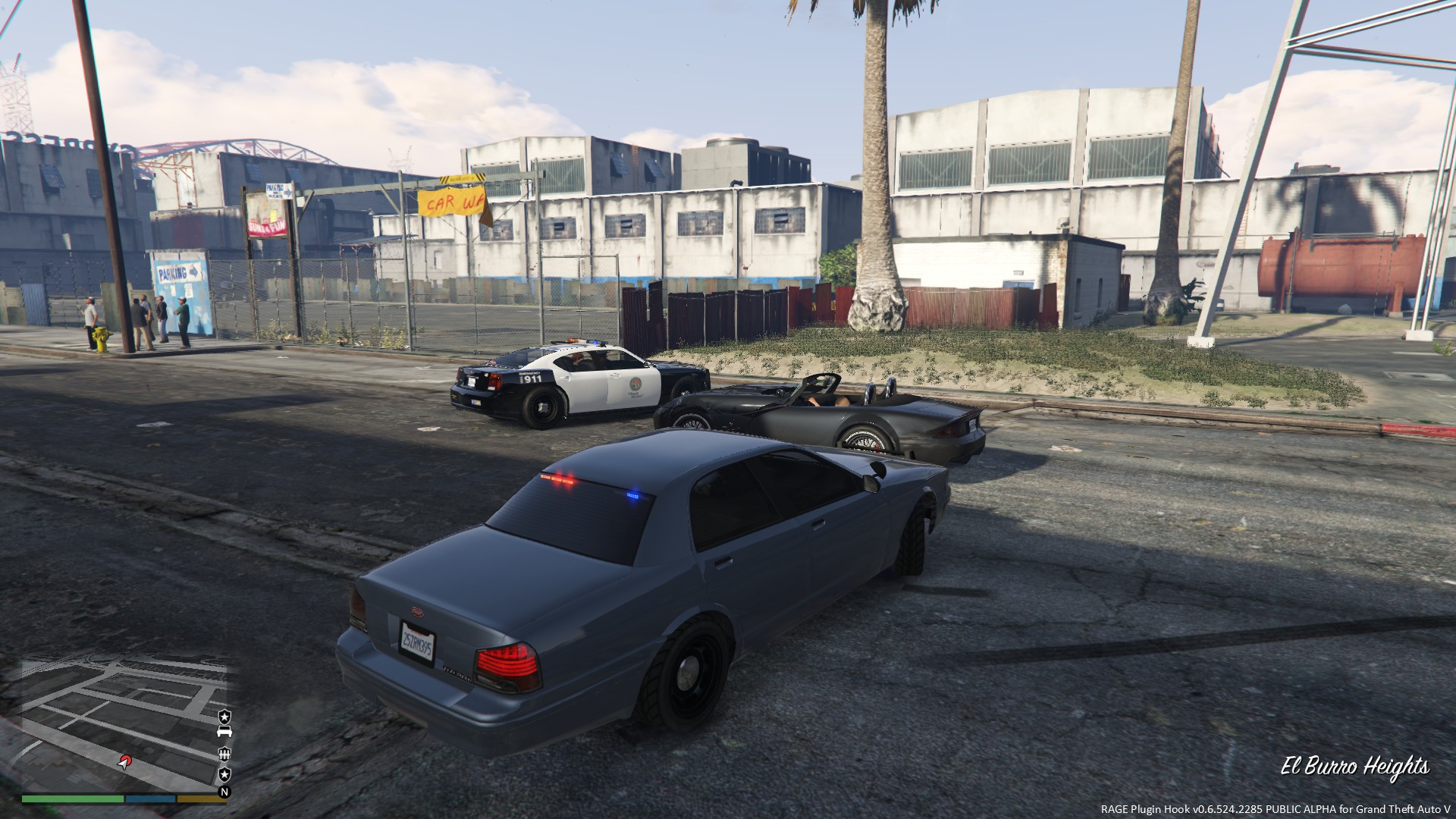The width and height of the screenshot is (1456, 819).
Task: Open the minimap street view
Action: (114, 713)
